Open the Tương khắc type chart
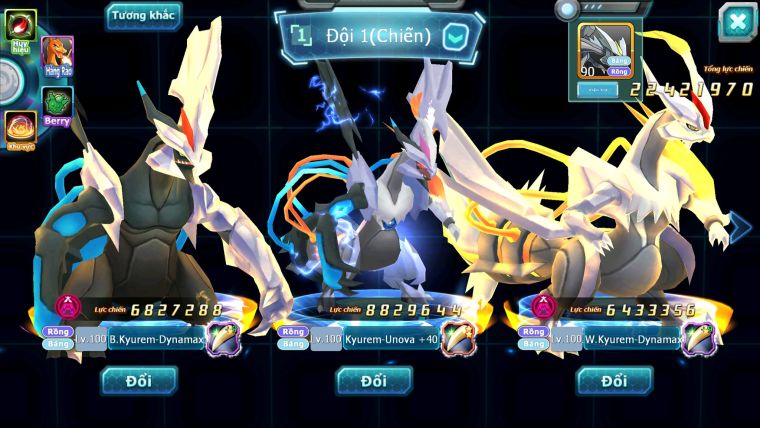Viewport: 760px width, 428px height. coord(144,15)
